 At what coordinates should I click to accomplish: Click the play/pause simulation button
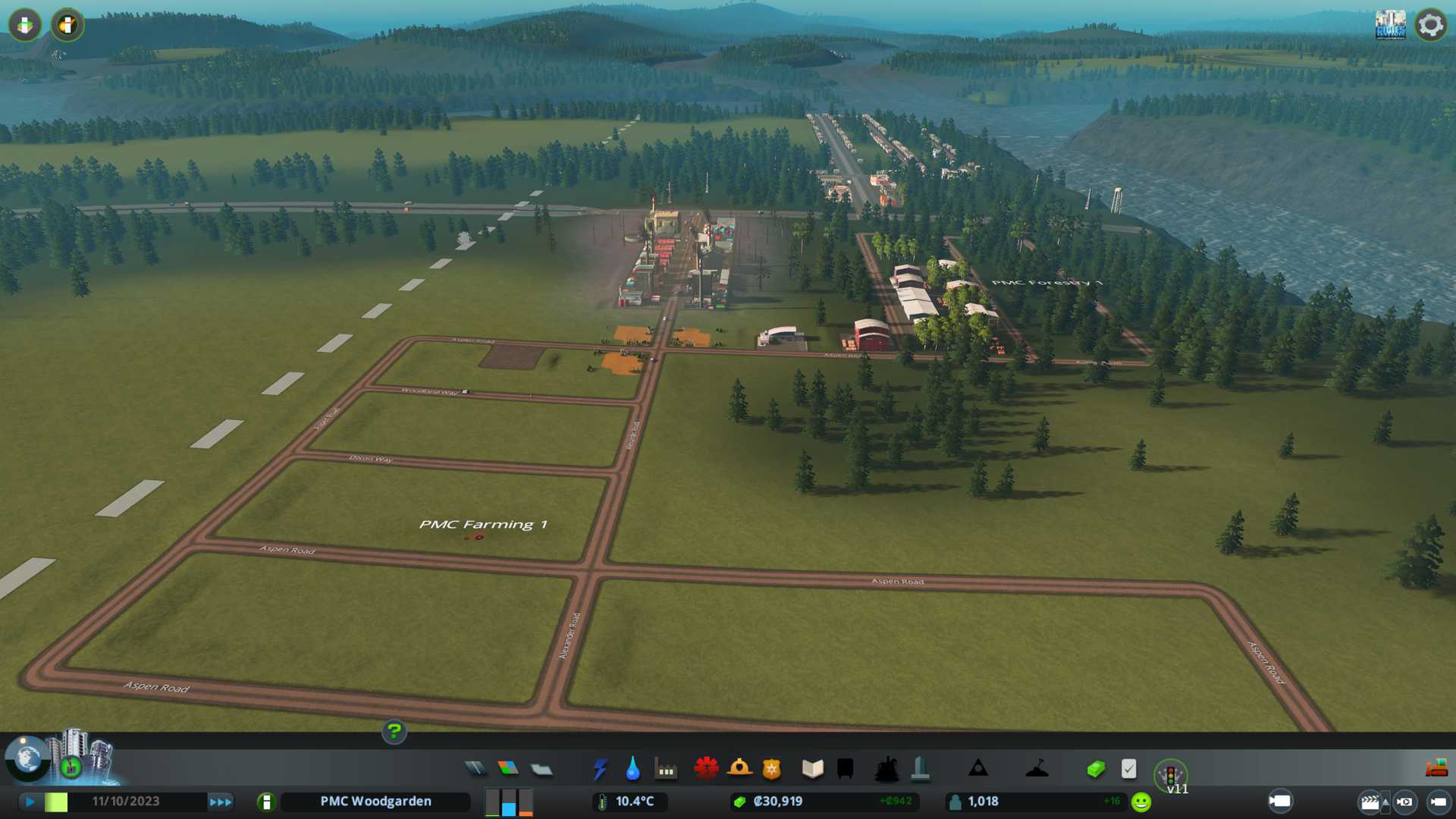30,802
